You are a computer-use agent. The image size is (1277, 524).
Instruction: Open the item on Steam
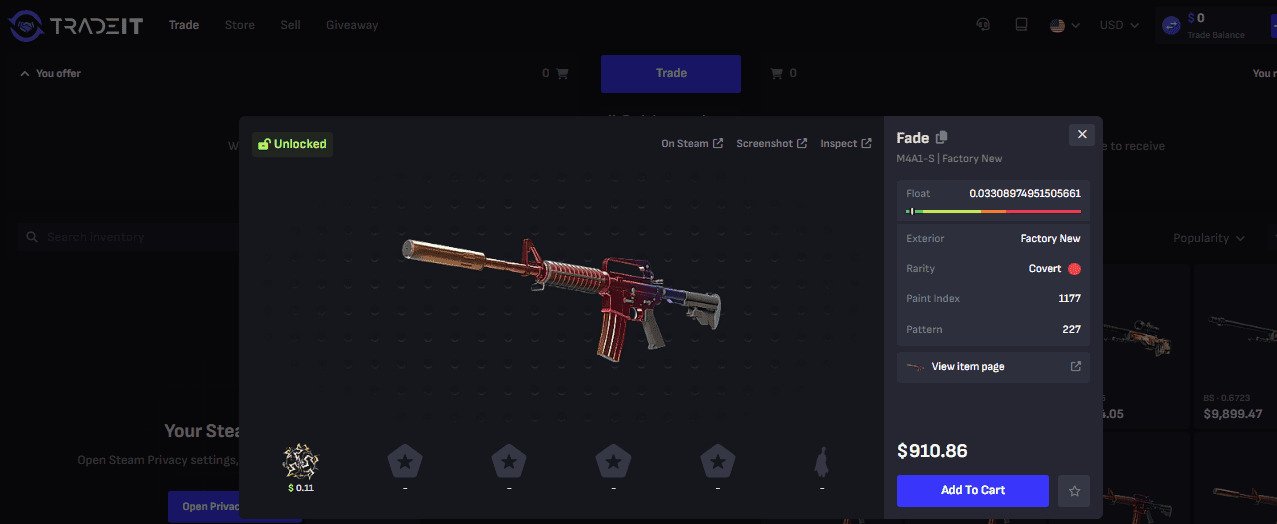pyautogui.click(x=691, y=144)
